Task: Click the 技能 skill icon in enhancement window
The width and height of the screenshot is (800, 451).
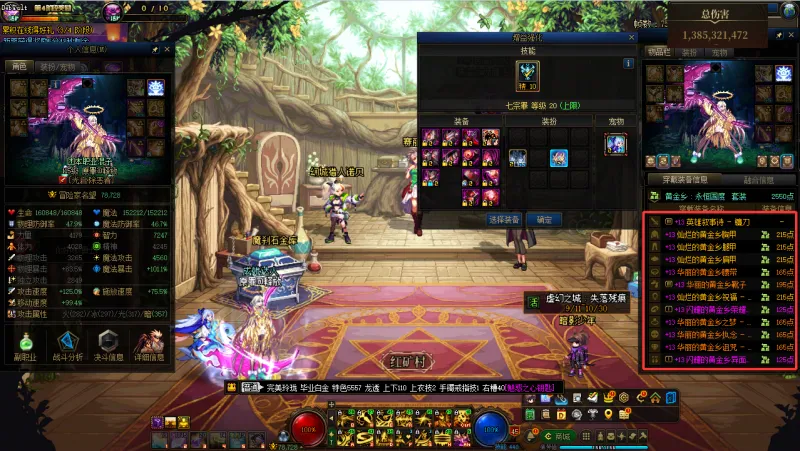Action: [x=527, y=73]
